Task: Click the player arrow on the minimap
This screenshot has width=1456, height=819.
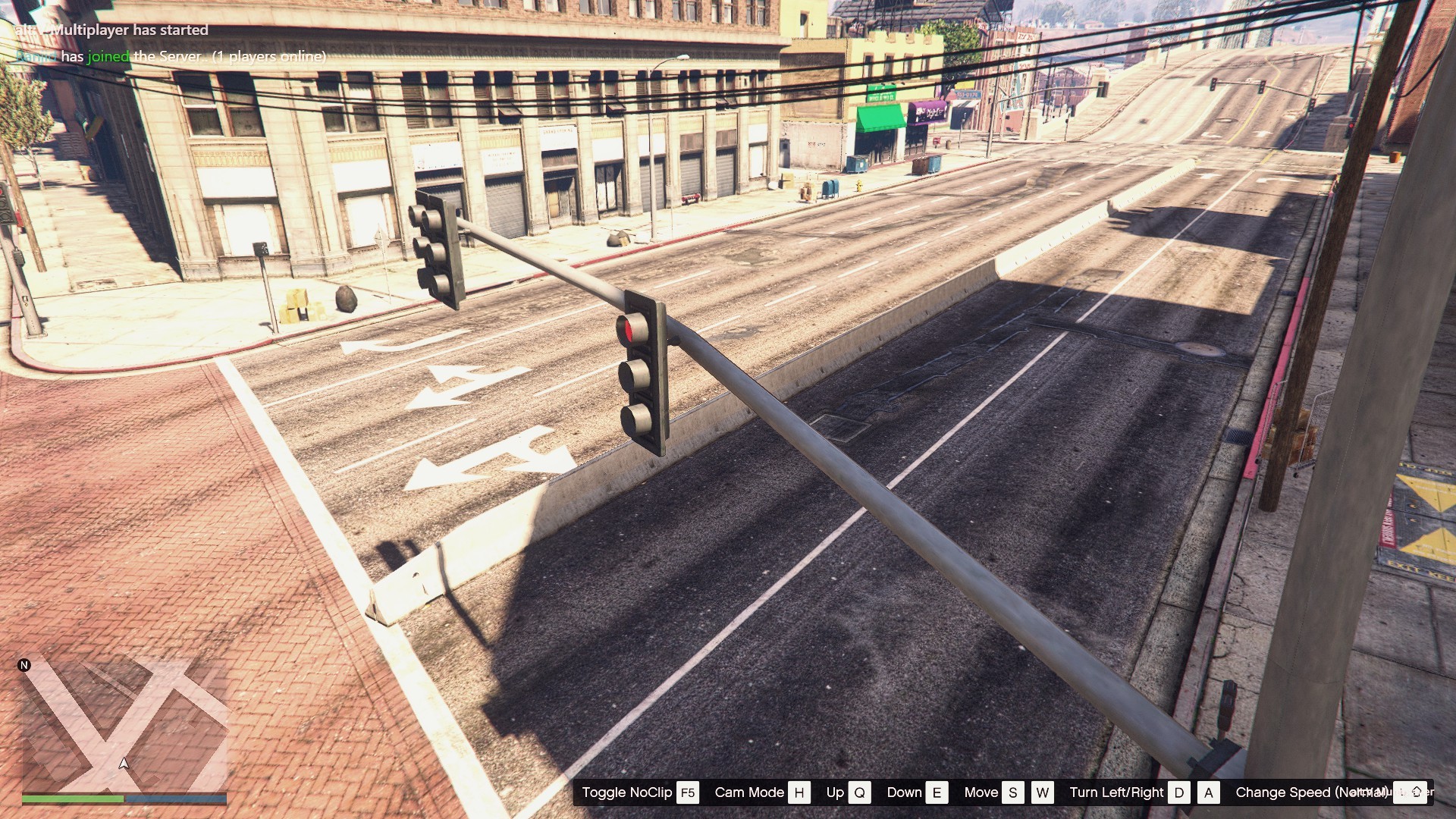Action: [x=124, y=763]
